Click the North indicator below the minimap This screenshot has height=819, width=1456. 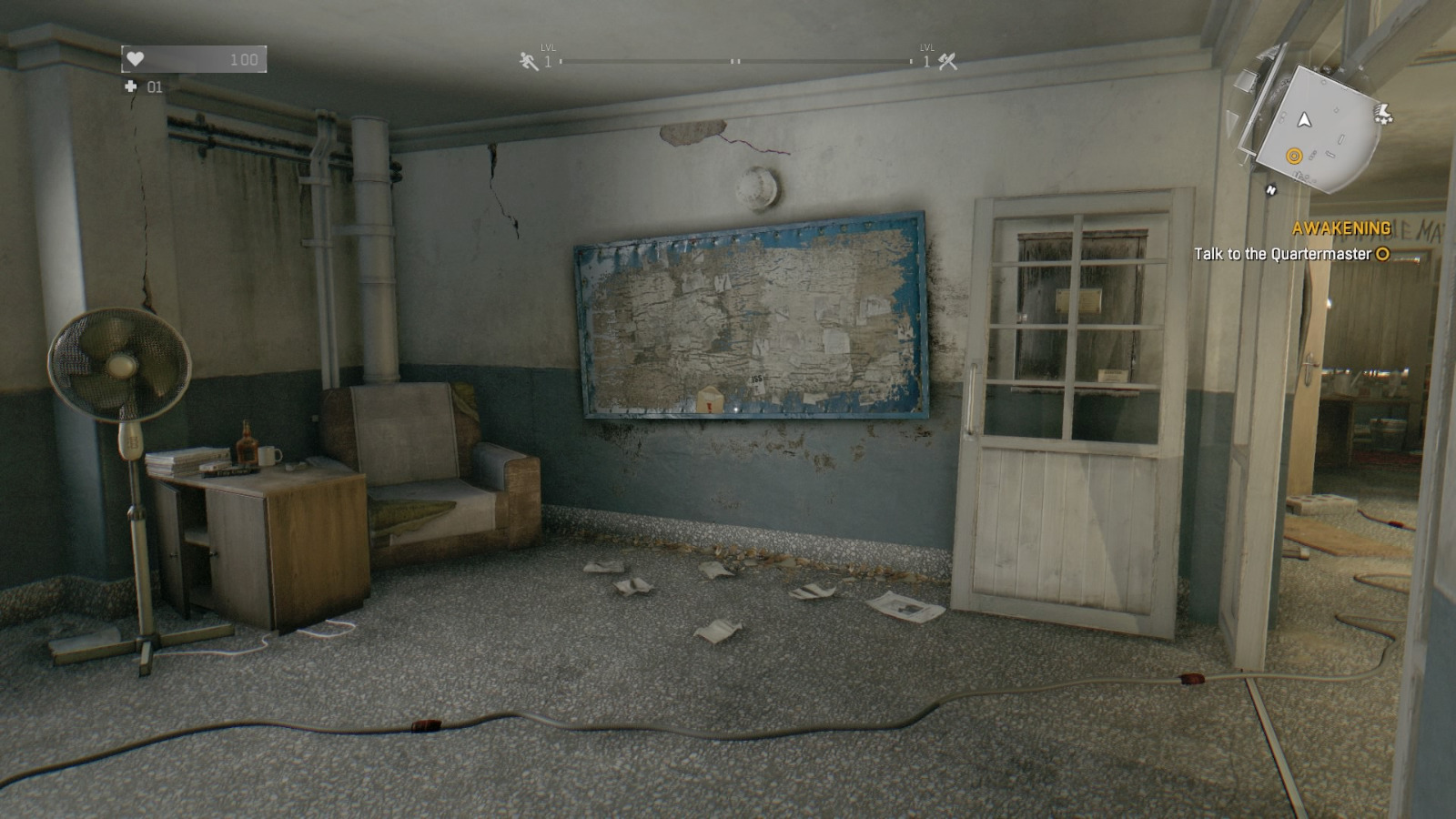1271,190
